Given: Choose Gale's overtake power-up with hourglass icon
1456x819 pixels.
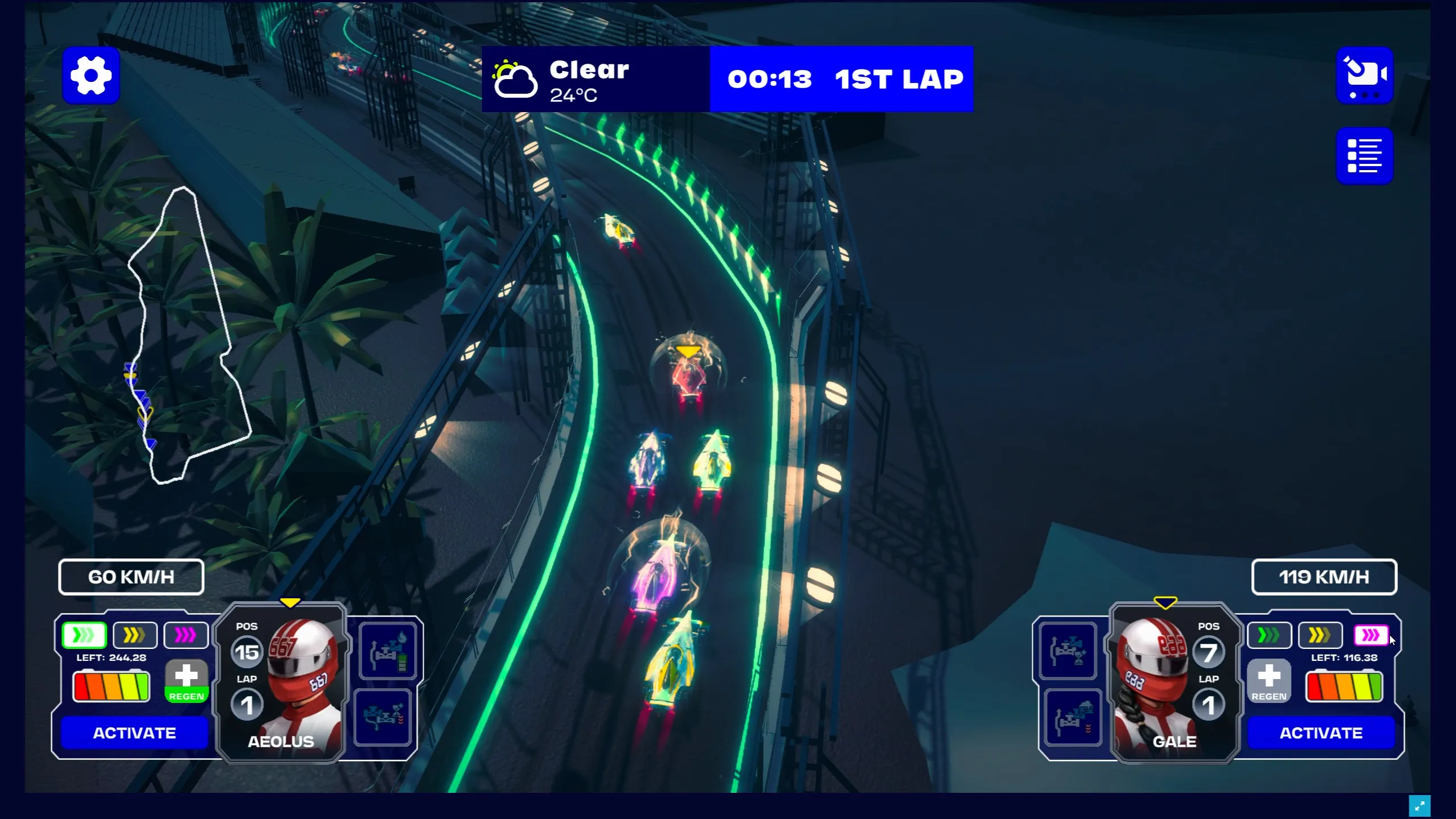Looking at the screenshot, I should tap(1068, 651).
